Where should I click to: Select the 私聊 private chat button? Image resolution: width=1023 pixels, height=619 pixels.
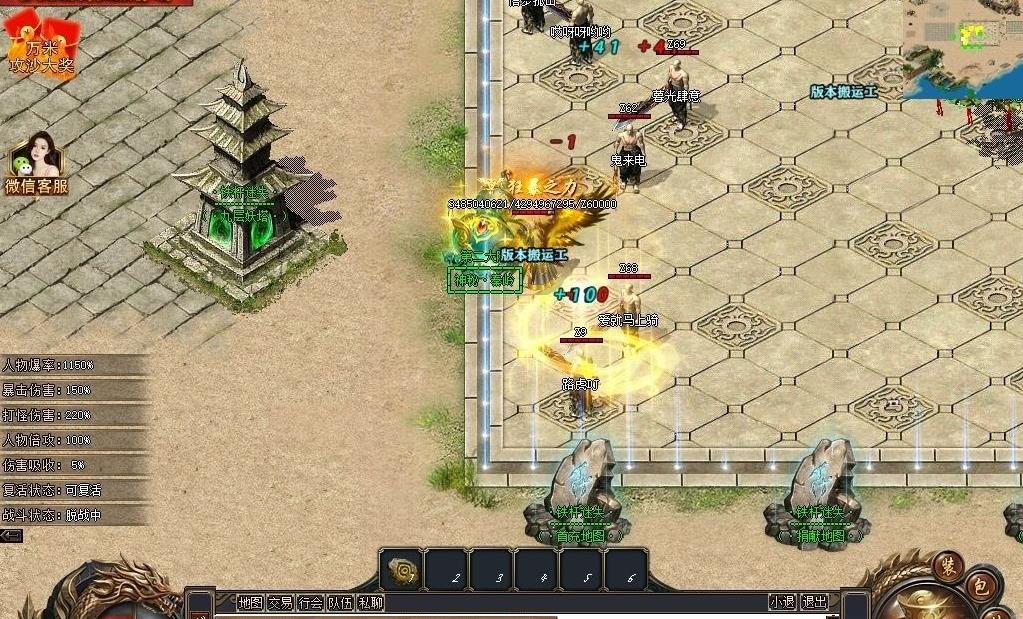[x=370, y=602]
